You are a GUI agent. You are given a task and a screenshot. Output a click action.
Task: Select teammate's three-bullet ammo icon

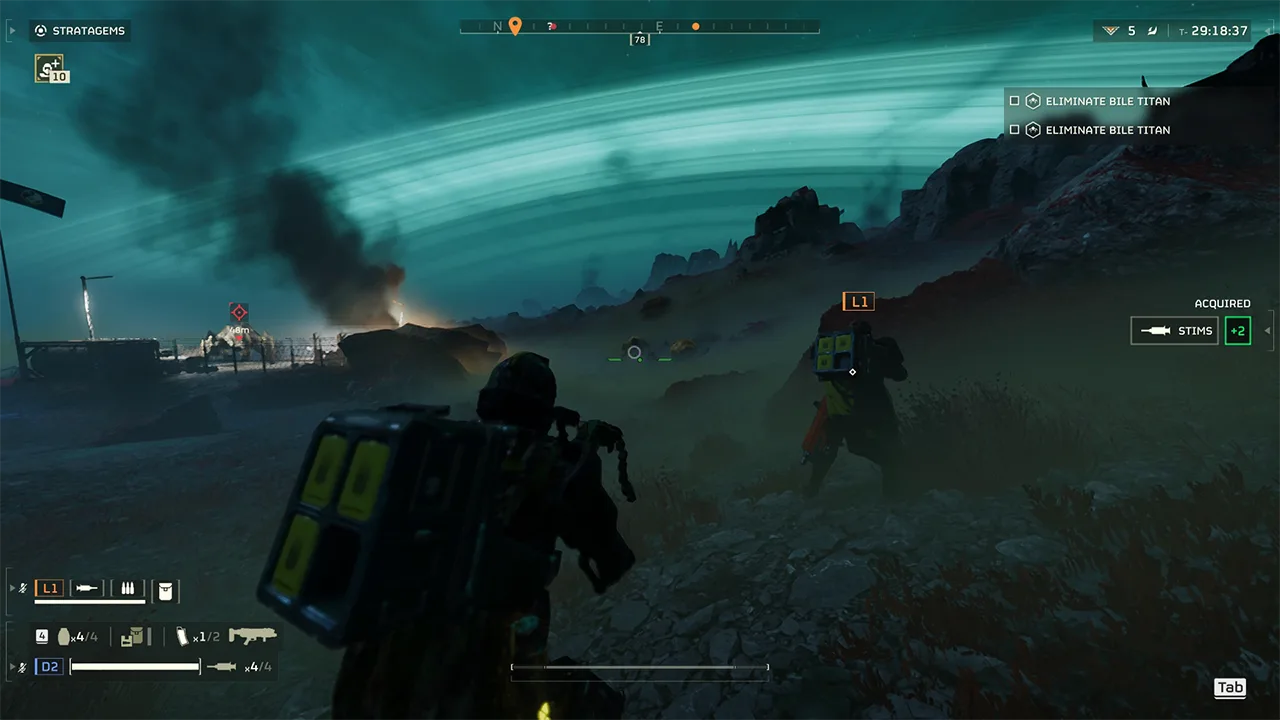[x=128, y=589]
